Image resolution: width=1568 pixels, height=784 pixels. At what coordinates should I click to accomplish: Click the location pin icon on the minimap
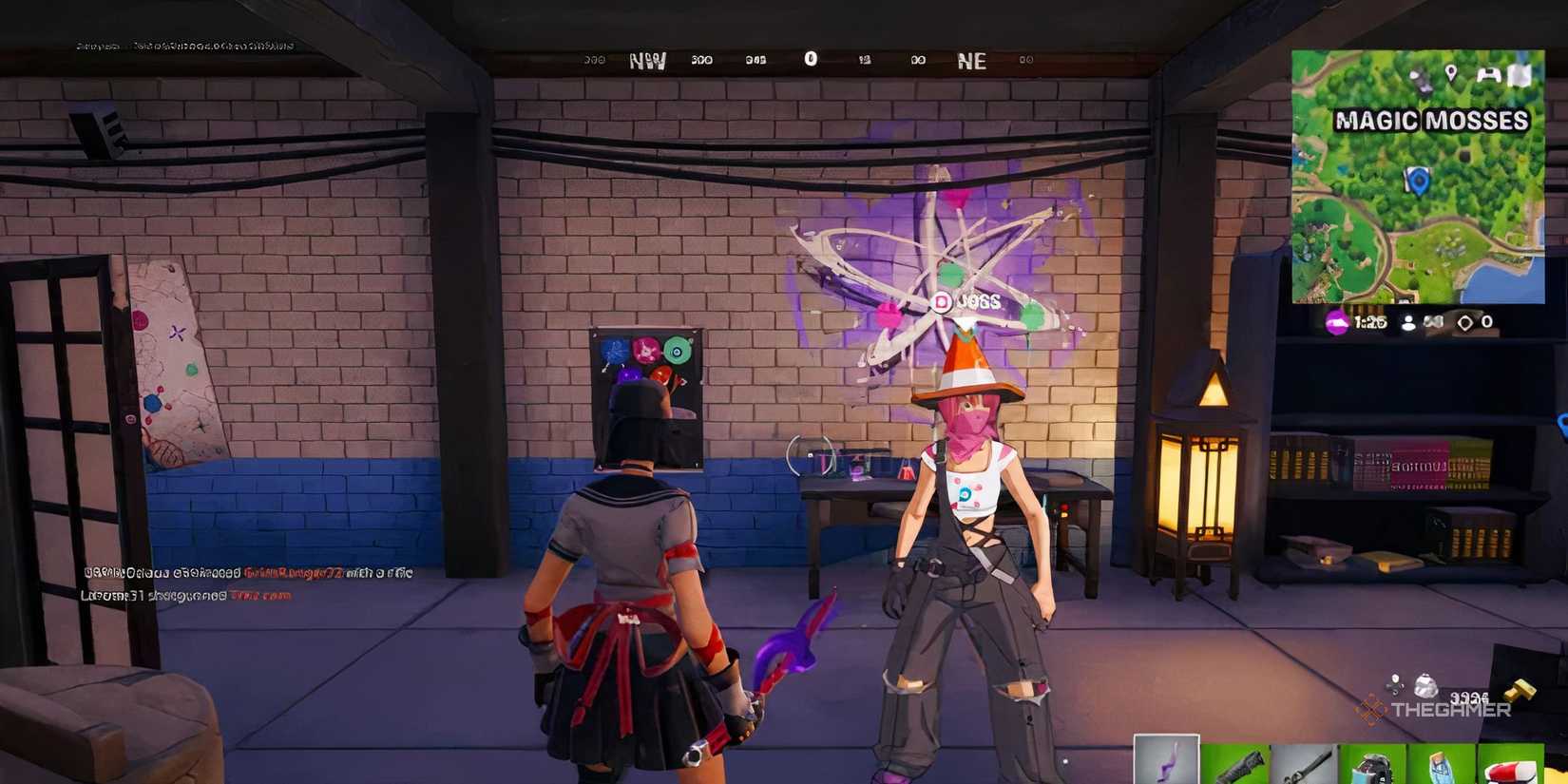click(x=1451, y=73)
